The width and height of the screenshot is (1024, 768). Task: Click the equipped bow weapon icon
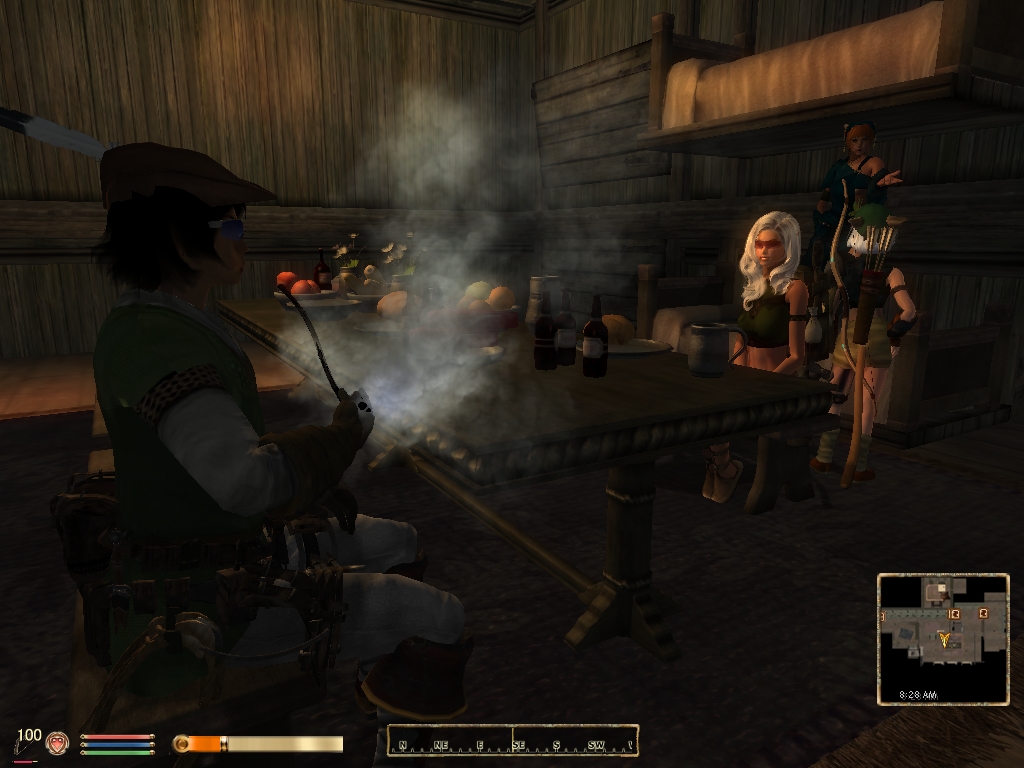click(x=23, y=745)
